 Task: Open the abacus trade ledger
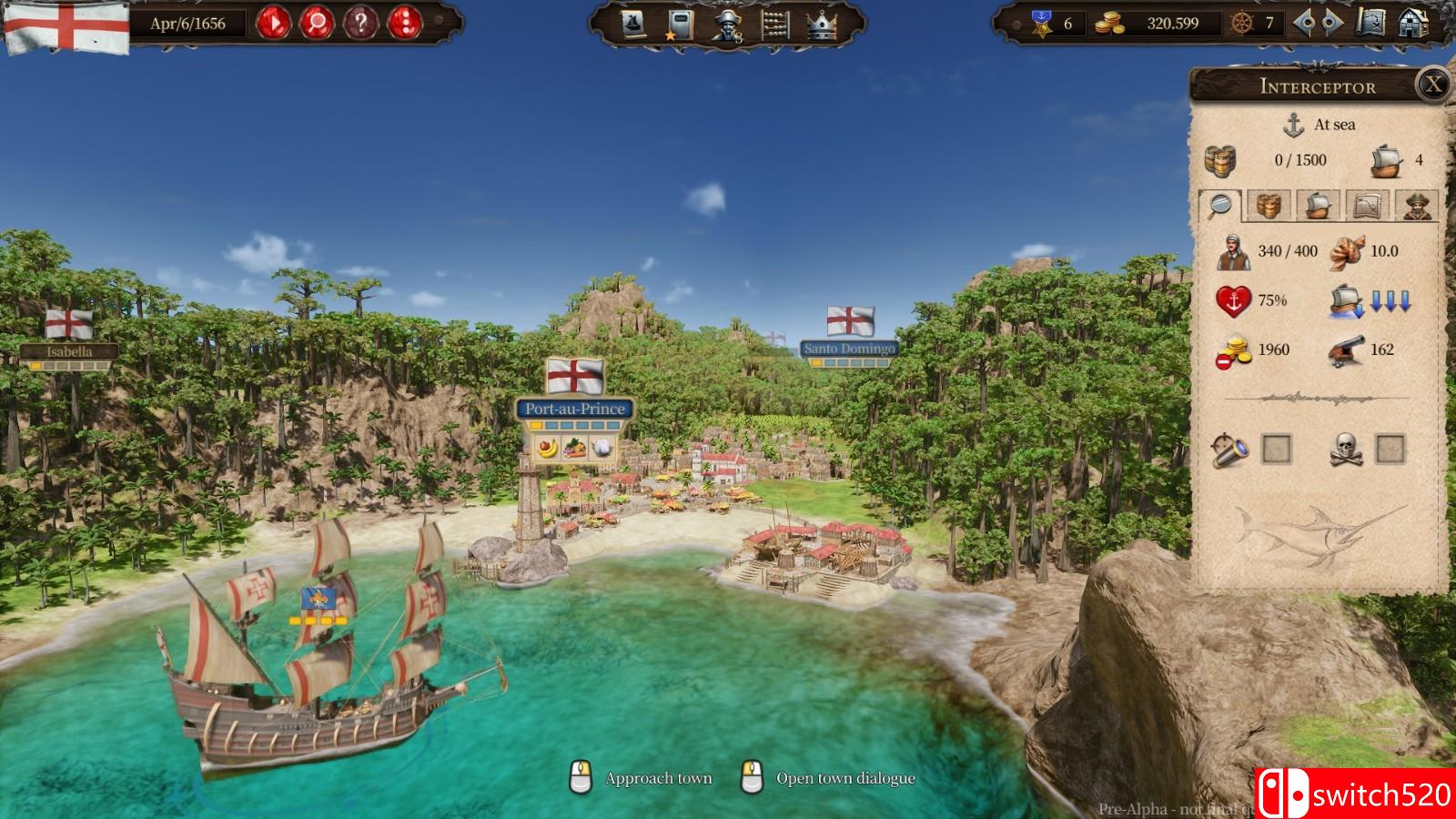(x=773, y=25)
